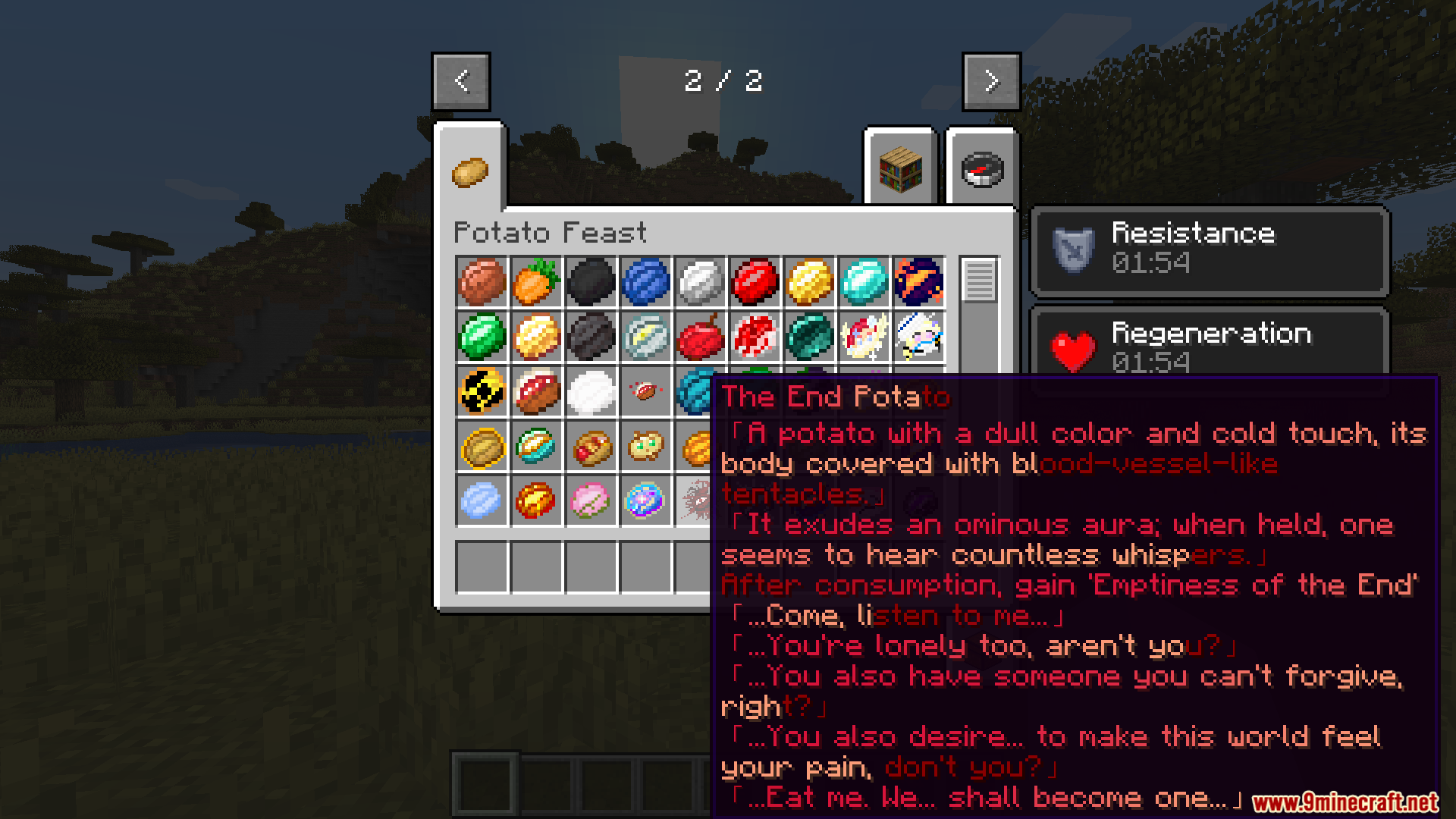
Task: Take the plain brown potato
Action: 482,281
